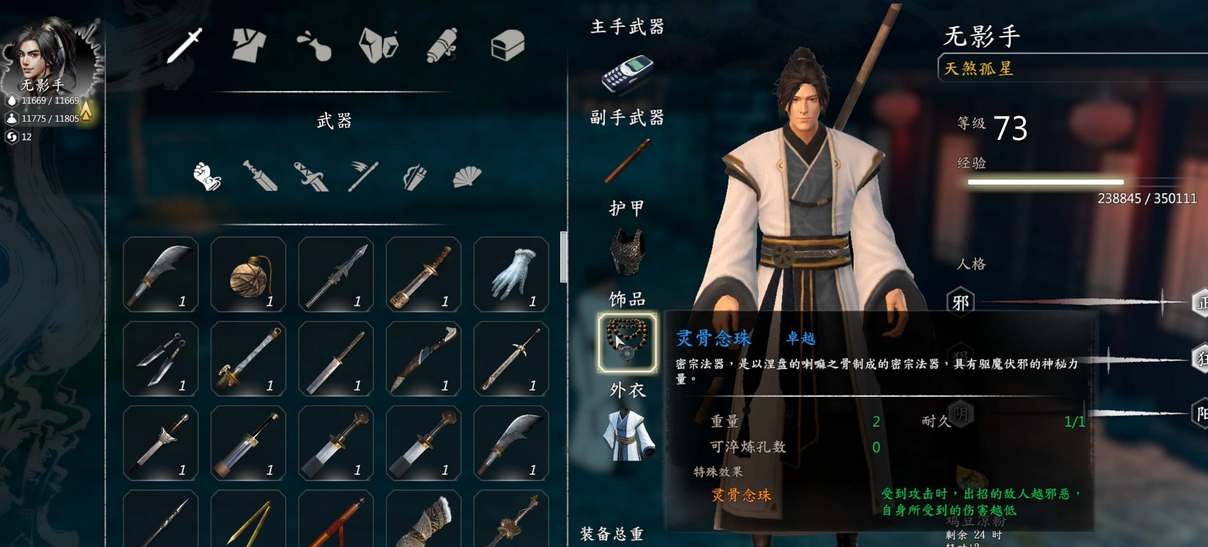This screenshot has width=1208, height=547.
Task: Select the prayer beads accessory slot
Action: (627, 340)
